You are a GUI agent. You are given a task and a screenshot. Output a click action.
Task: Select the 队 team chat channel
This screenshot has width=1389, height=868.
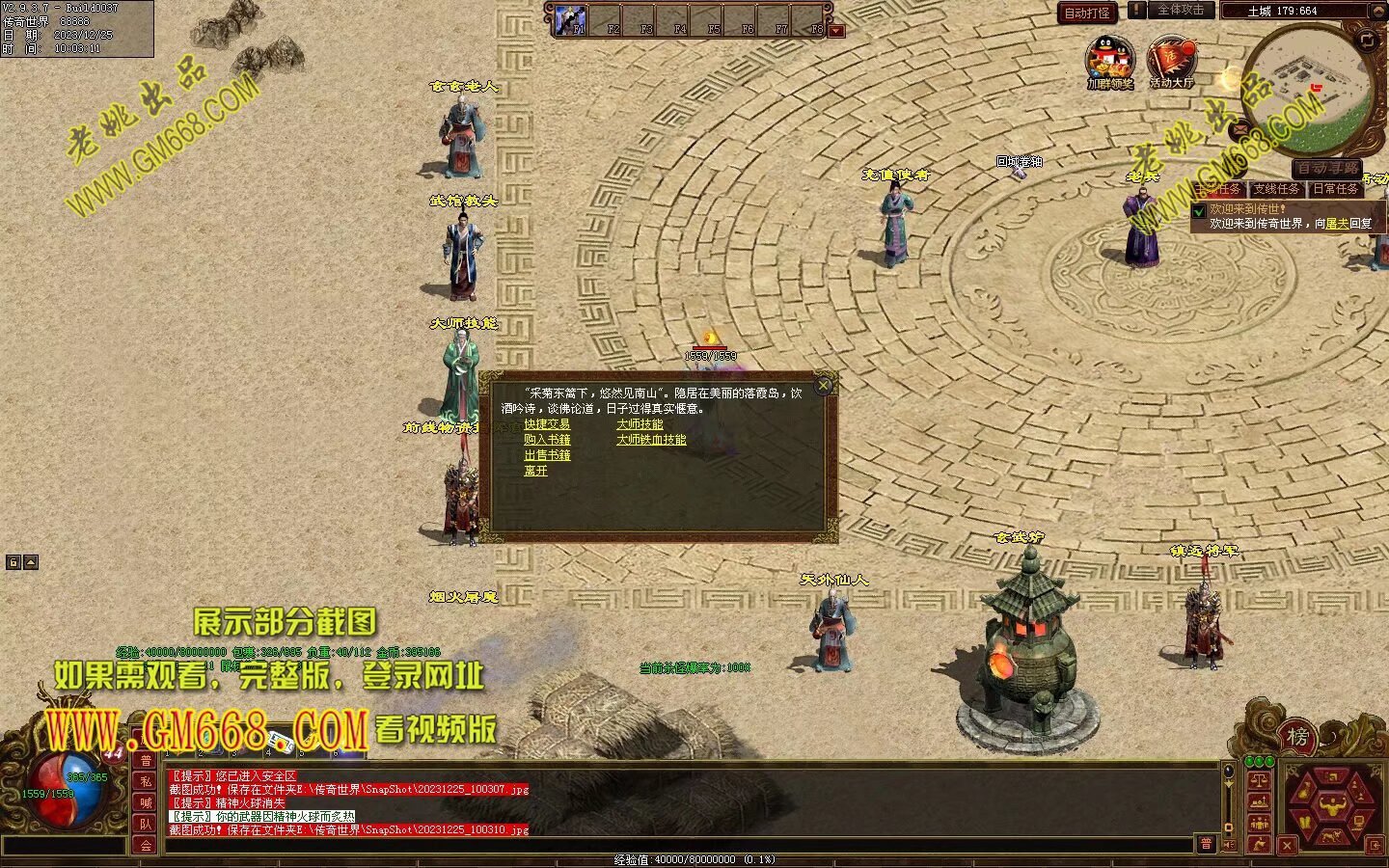pos(146,824)
